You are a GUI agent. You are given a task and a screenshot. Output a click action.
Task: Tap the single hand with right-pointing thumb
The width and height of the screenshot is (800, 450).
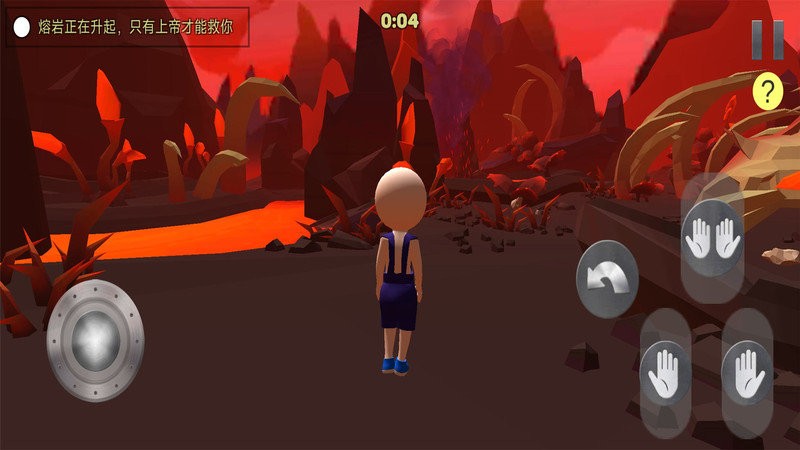[x=746, y=372]
